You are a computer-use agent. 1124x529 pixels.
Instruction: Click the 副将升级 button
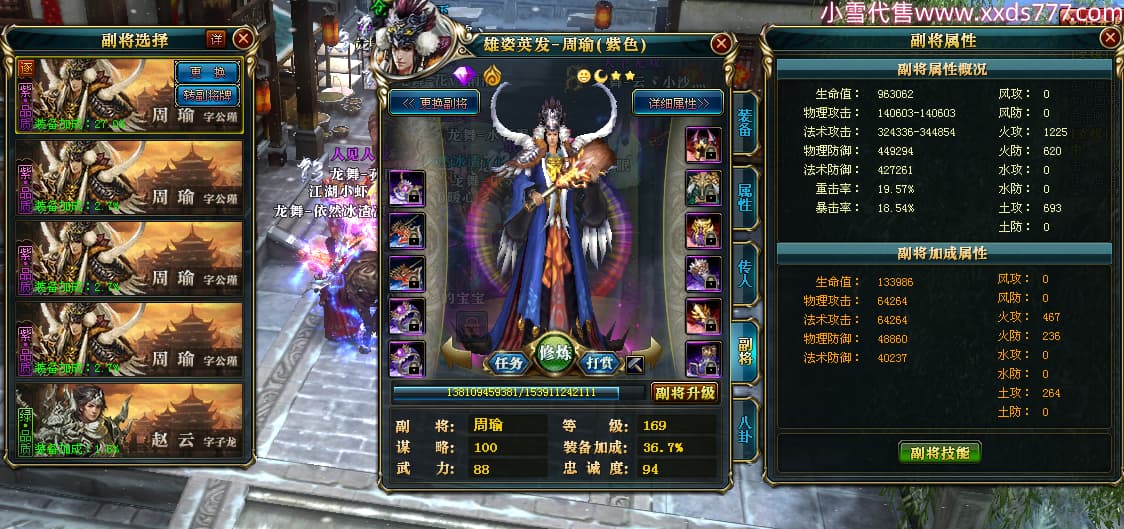tap(685, 393)
